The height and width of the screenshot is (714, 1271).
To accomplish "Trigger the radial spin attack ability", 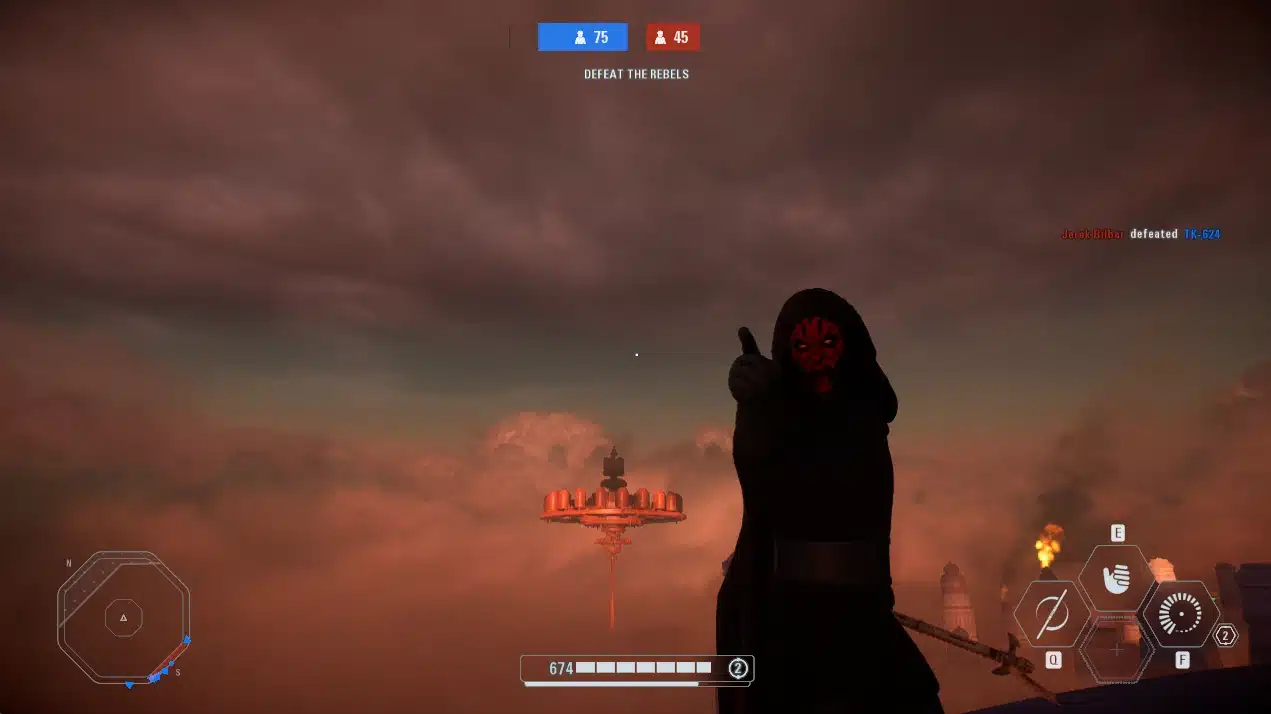I will click(x=1181, y=614).
